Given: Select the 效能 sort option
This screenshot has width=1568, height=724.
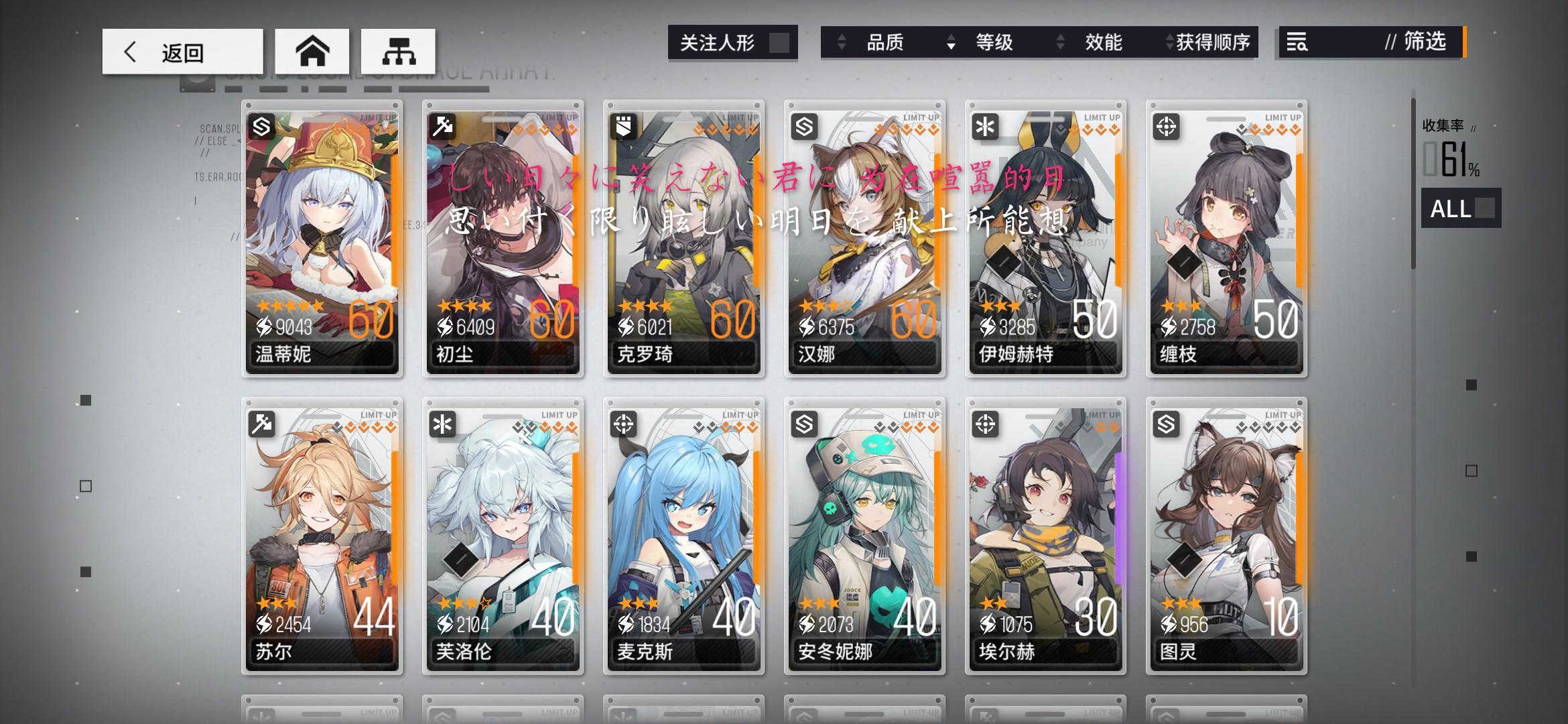Looking at the screenshot, I should coord(1102,43).
